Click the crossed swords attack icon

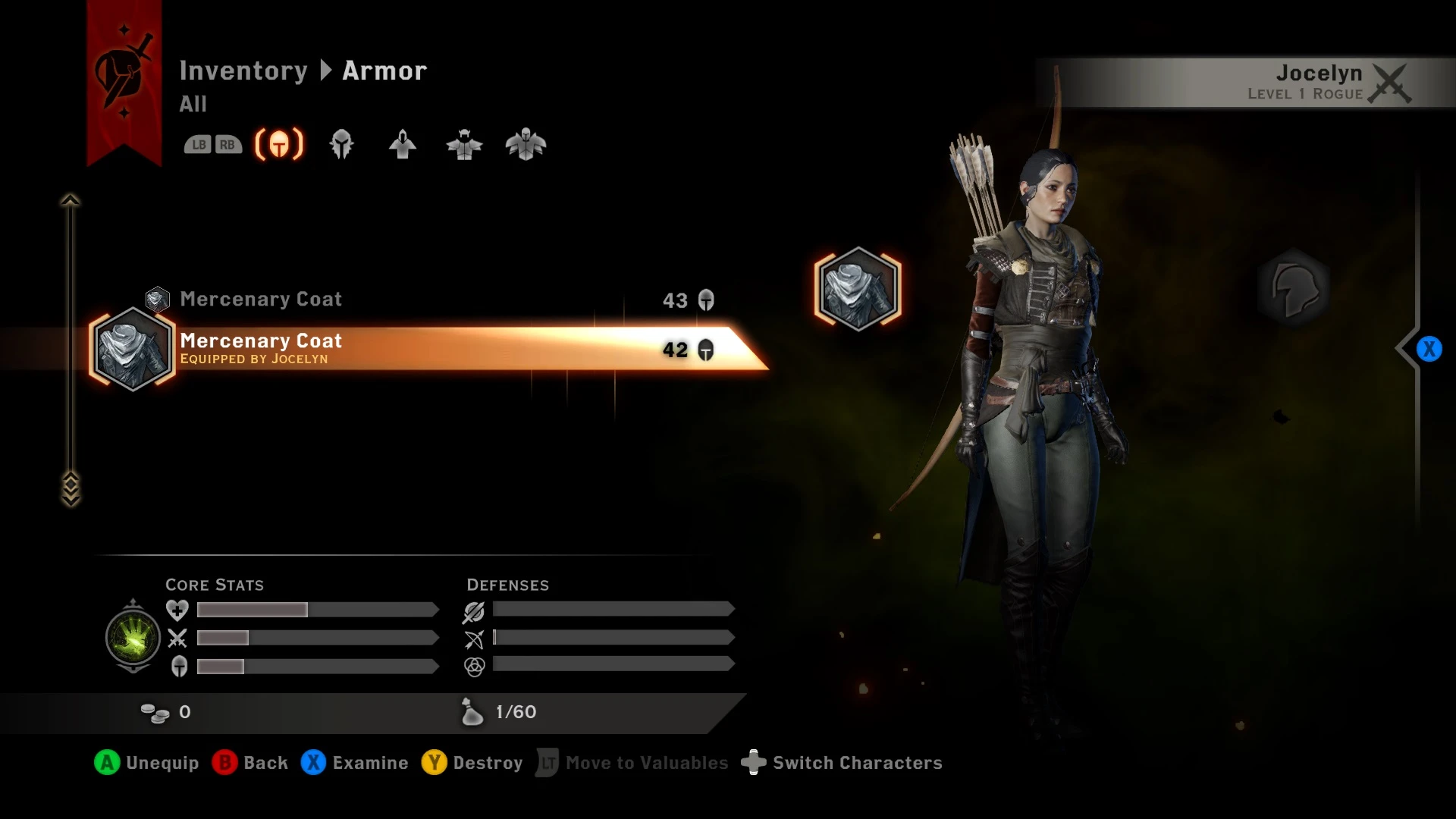(x=177, y=639)
